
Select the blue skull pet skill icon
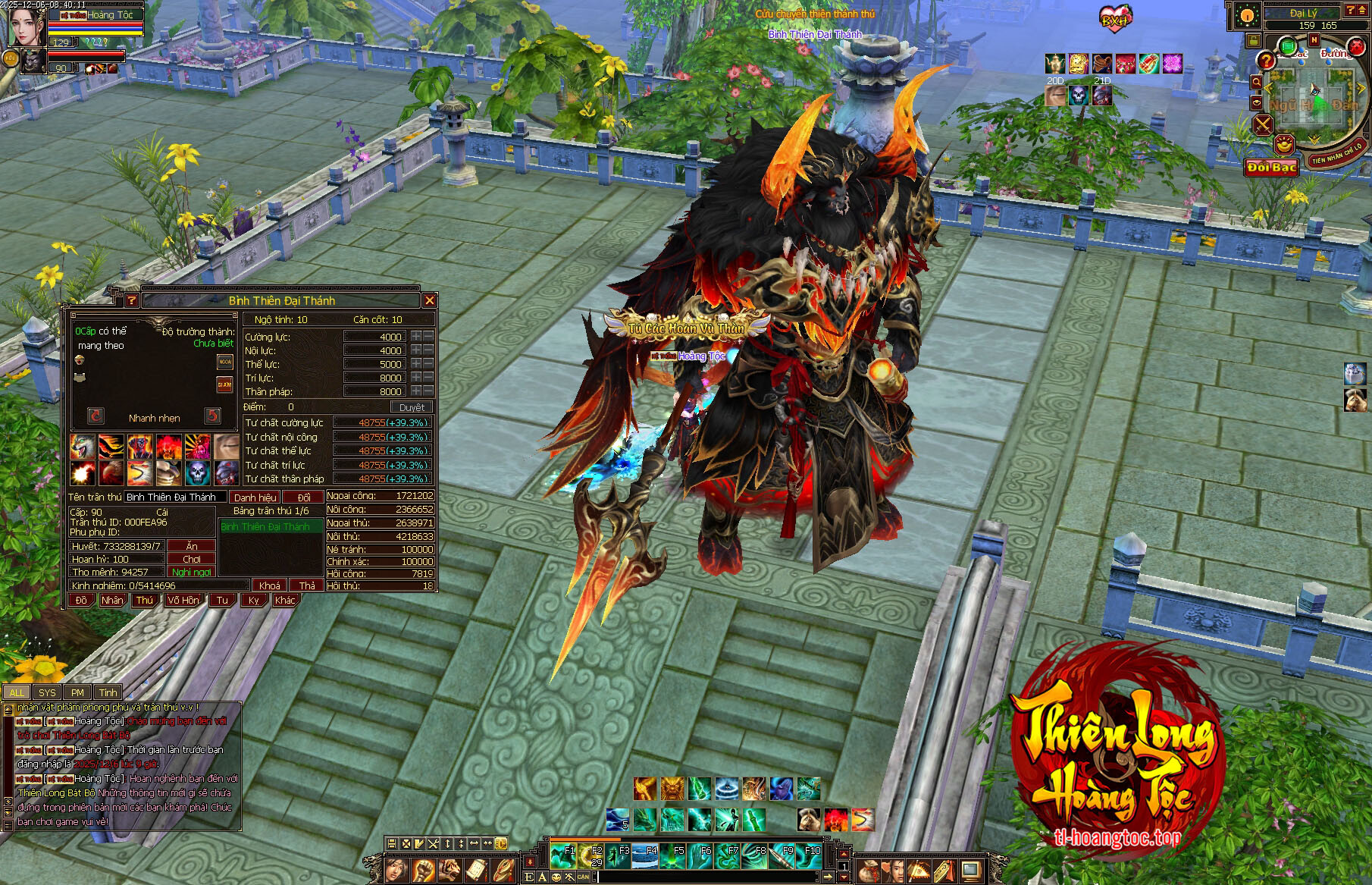pos(197,472)
